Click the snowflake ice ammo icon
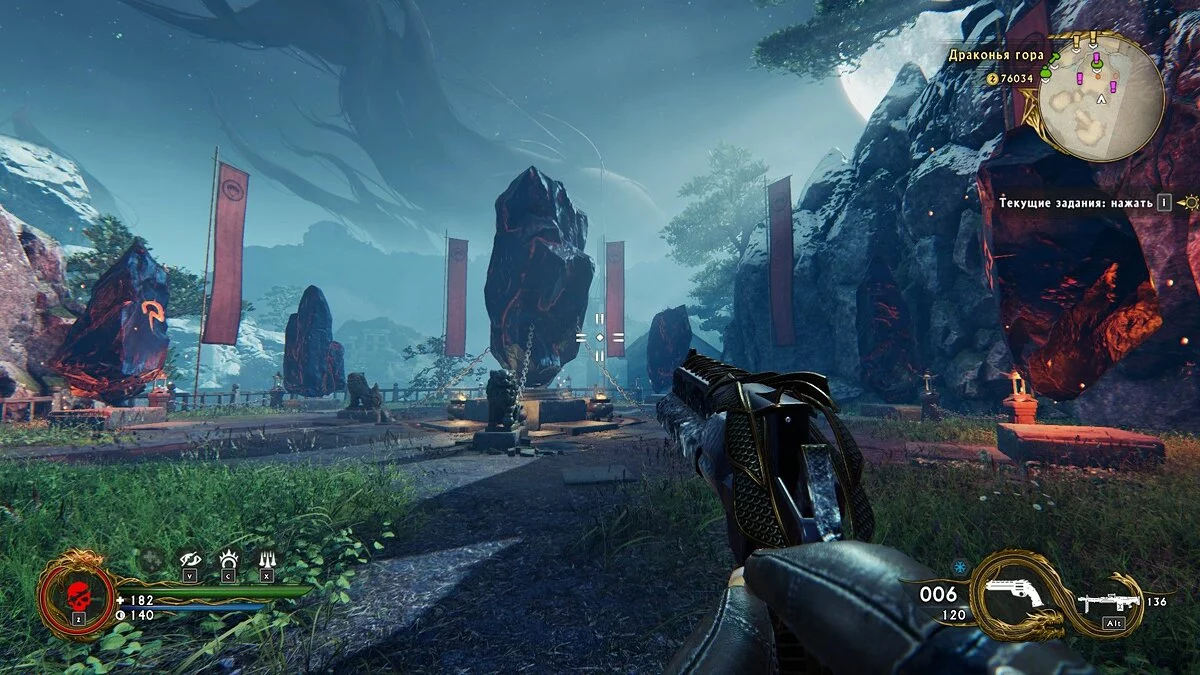 click(959, 565)
